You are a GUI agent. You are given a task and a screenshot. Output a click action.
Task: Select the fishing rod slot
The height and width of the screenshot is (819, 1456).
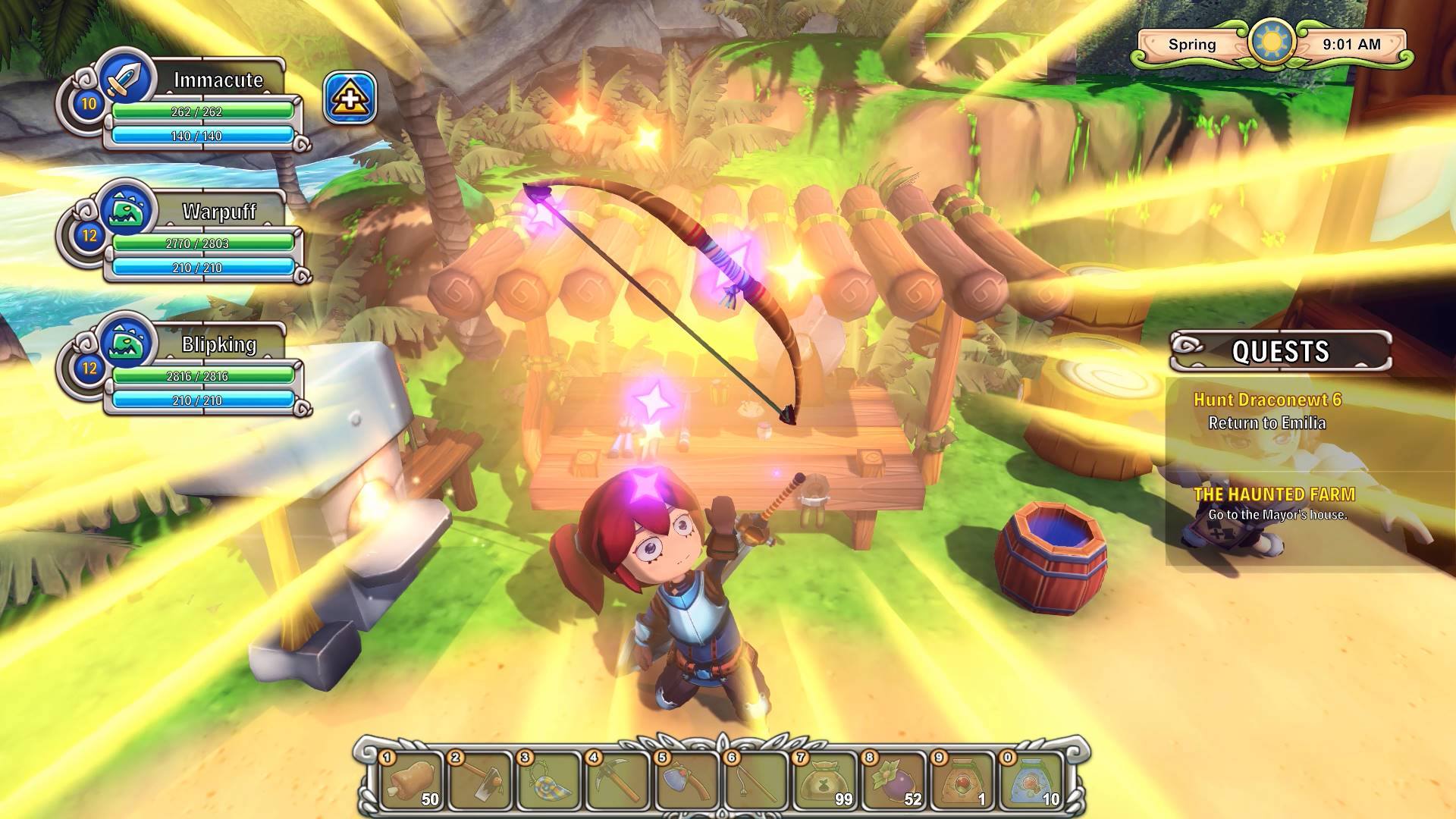tap(755, 780)
